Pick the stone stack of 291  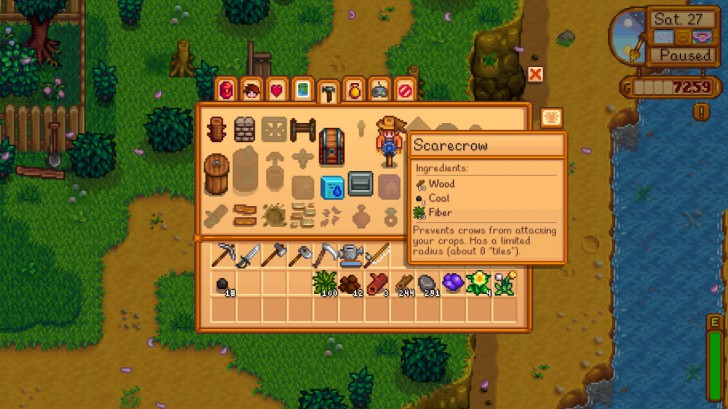pos(426,285)
